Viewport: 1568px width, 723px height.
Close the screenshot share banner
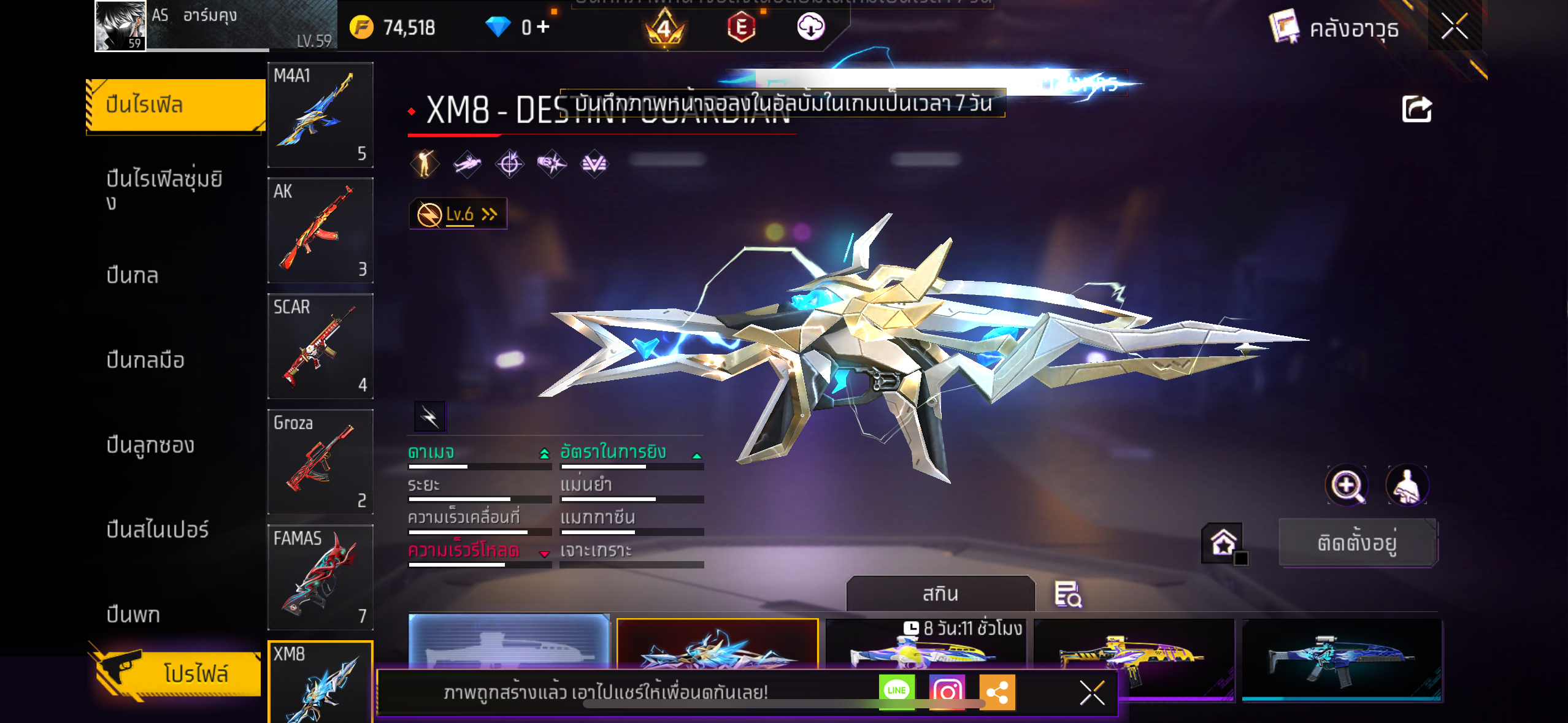[x=1092, y=693]
